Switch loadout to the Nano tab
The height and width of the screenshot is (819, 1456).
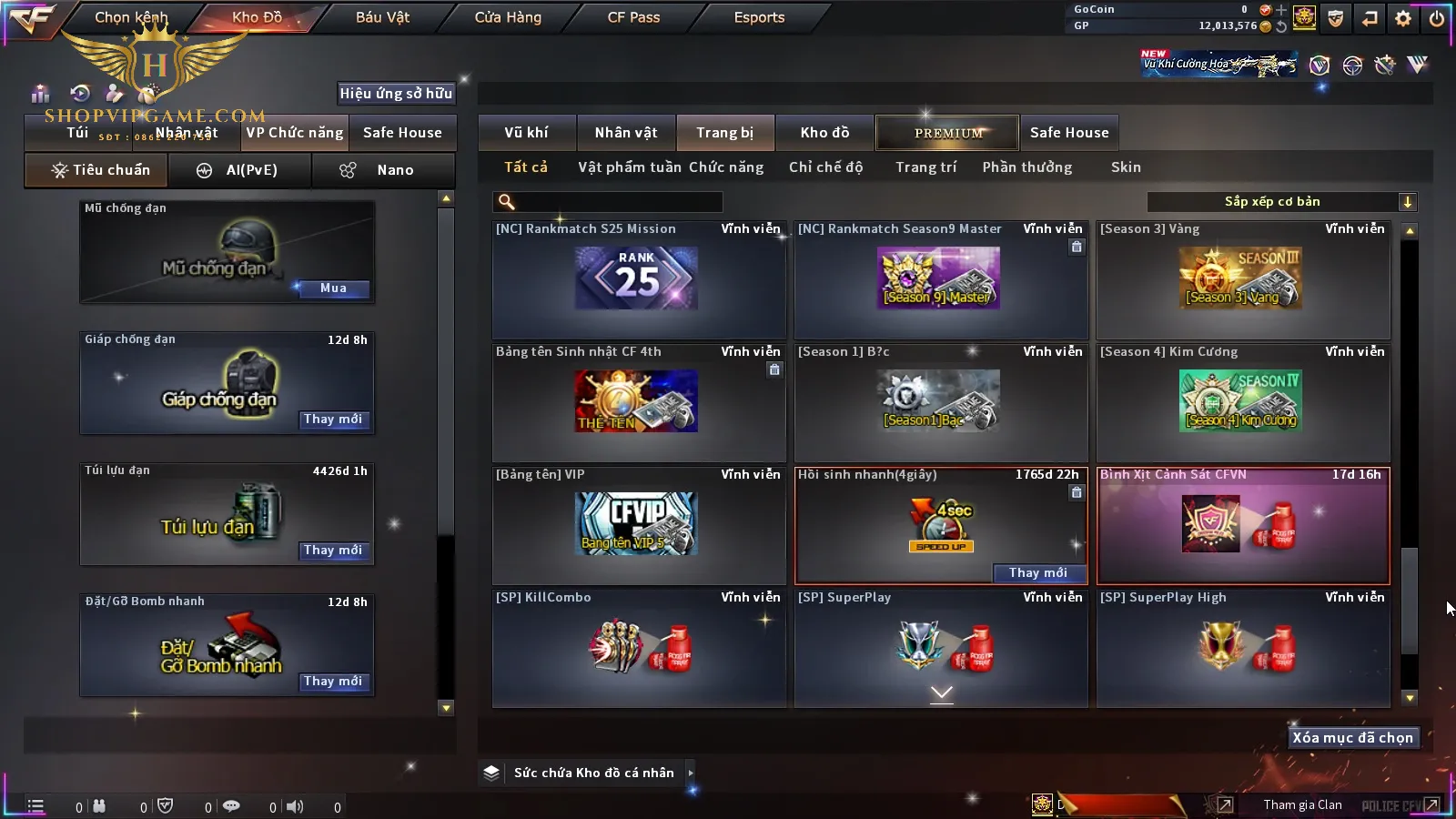(383, 170)
